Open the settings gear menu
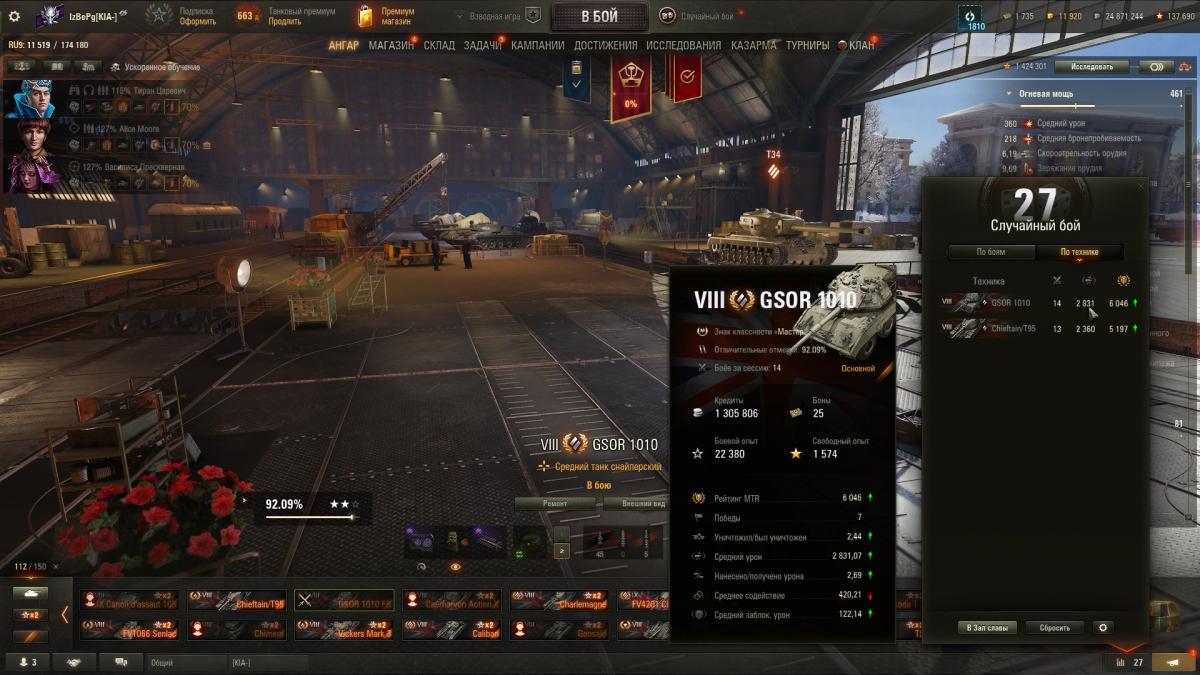 [x=14, y=16]
